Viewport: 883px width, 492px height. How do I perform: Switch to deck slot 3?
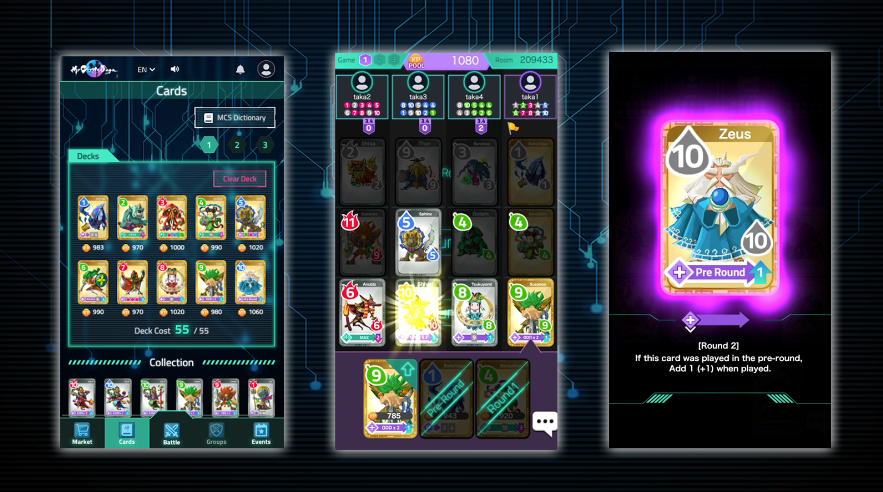[x=264, y=145]
